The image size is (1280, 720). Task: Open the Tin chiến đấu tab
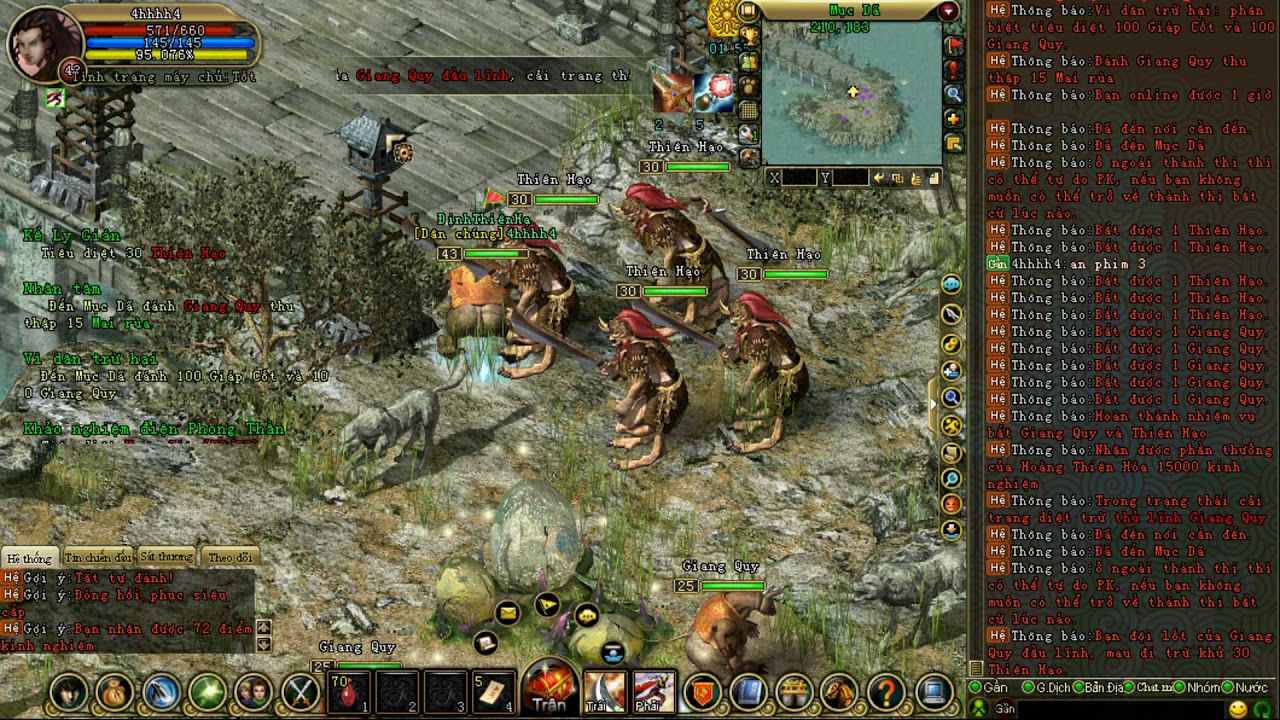pyautogui.click(x=97, y=557)
